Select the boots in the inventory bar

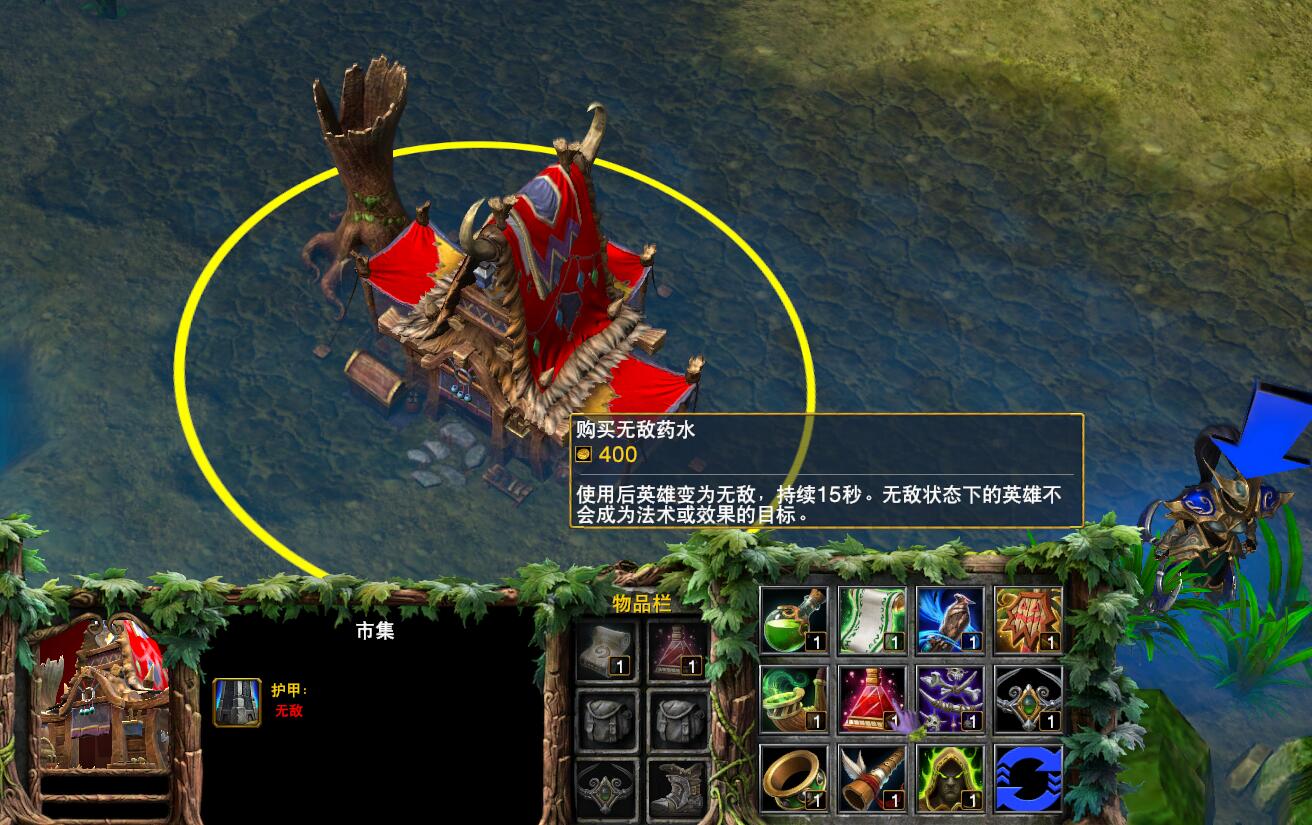pyautogui.click(x=678, y=790)
